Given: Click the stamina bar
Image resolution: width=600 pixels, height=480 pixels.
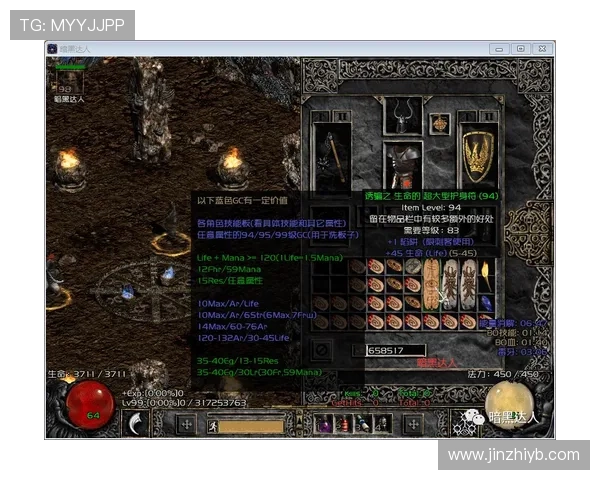Looking at the screenshot, I should click(251, 425).
